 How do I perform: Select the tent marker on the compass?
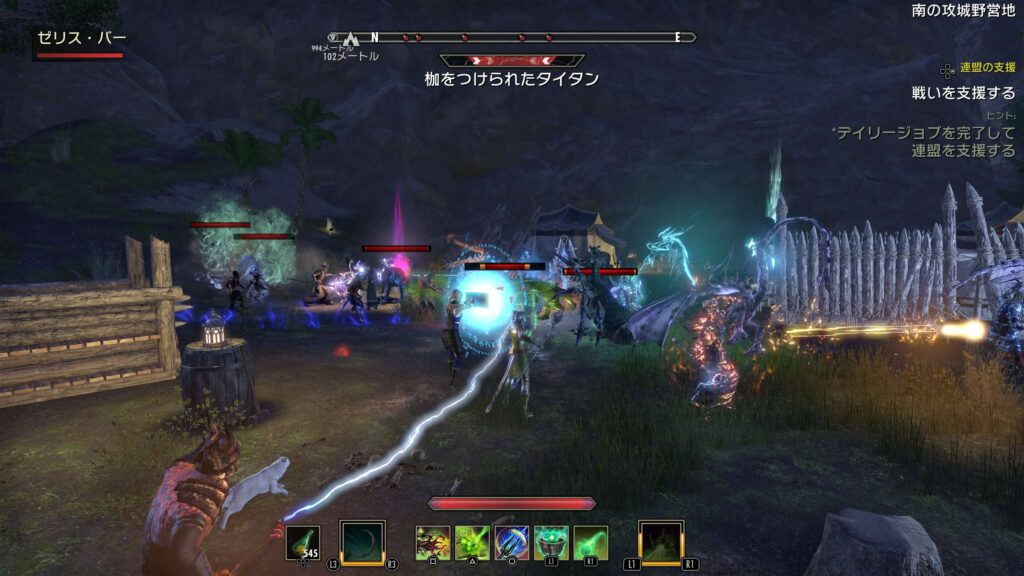click(351, 39)
